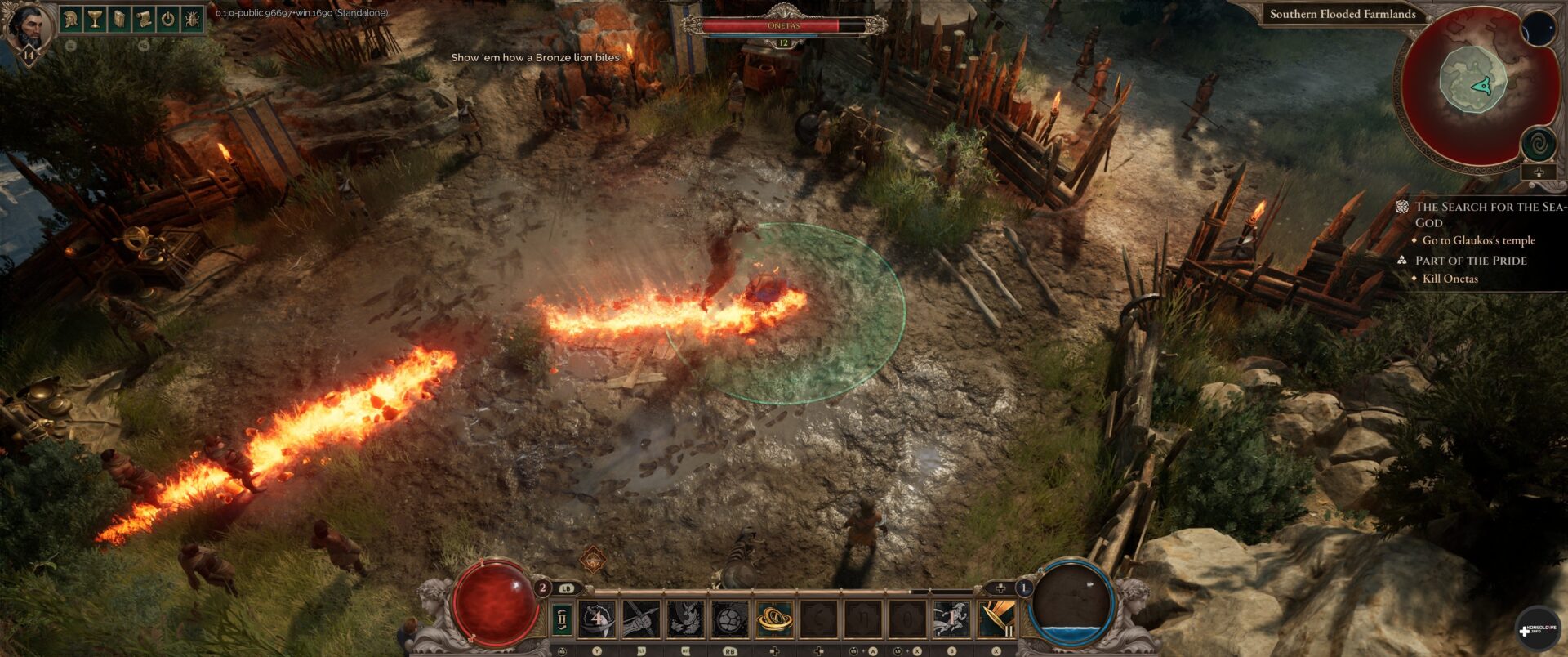Select the Part of the Pride quest

click(1470, 261)
